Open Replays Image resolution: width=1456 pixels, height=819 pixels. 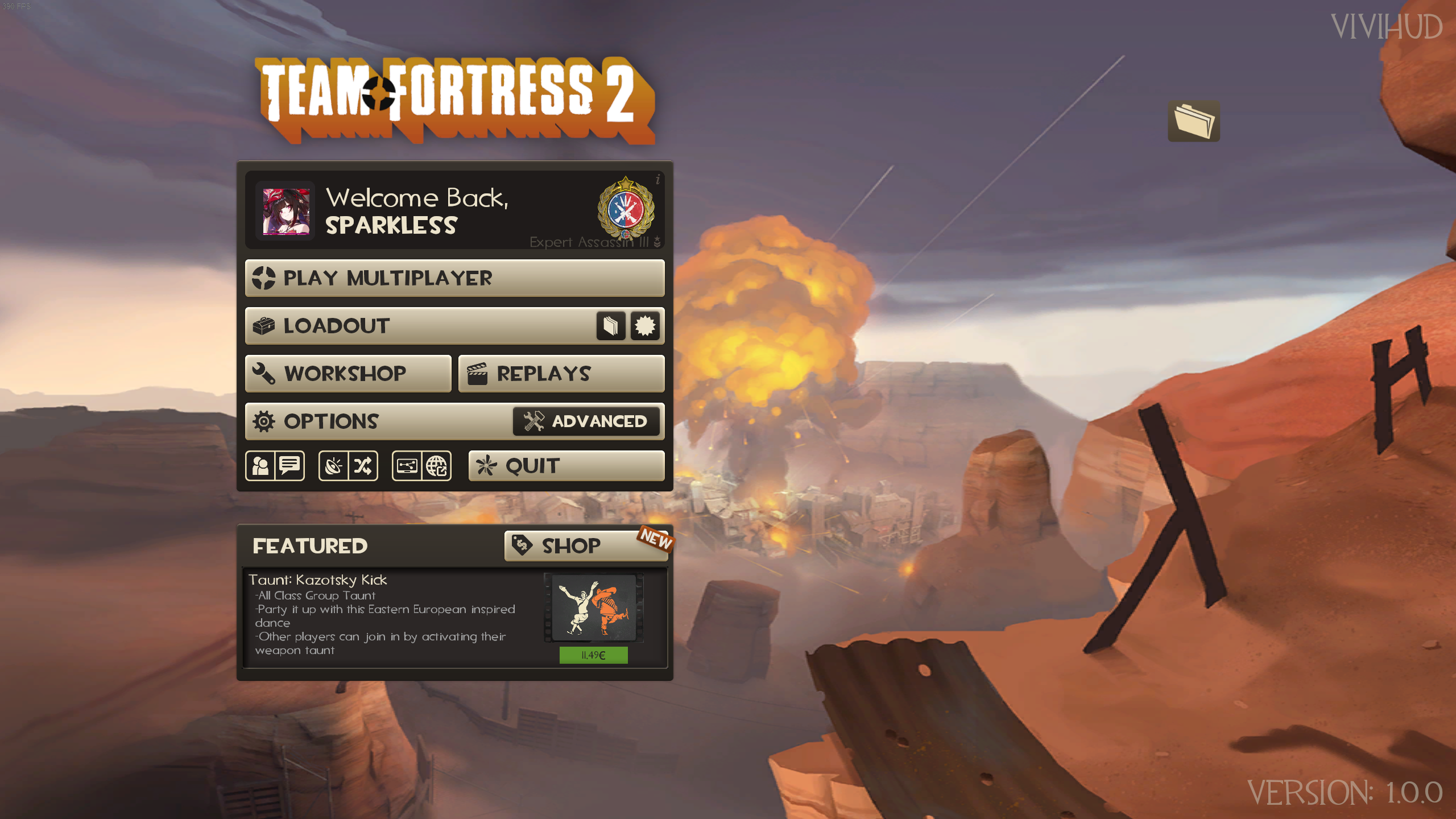pos(561,374)
